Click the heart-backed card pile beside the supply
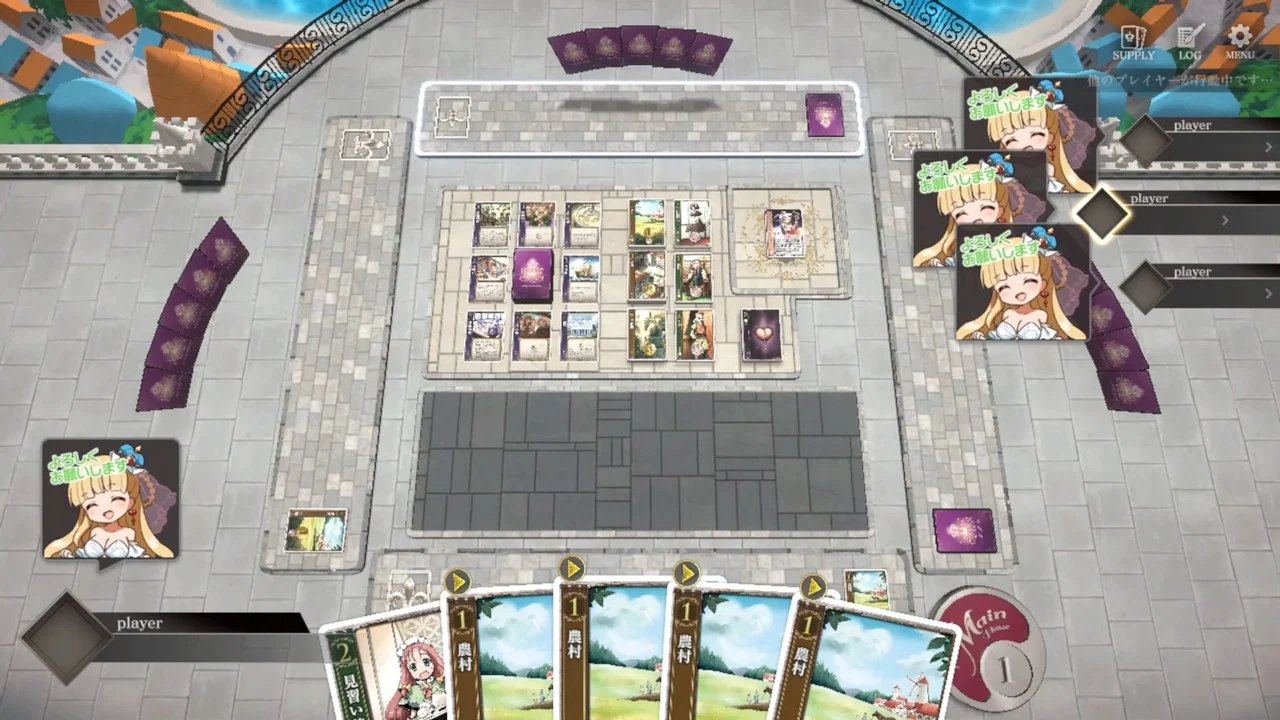 pos(762,334)
